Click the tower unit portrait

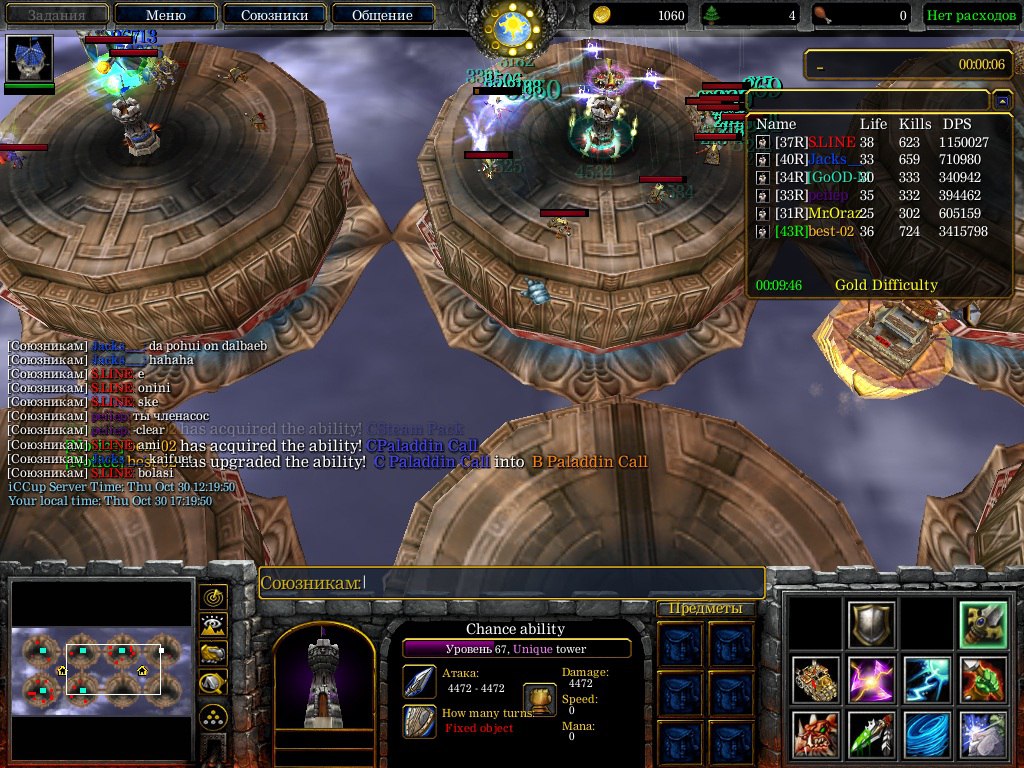pos(323,680)
